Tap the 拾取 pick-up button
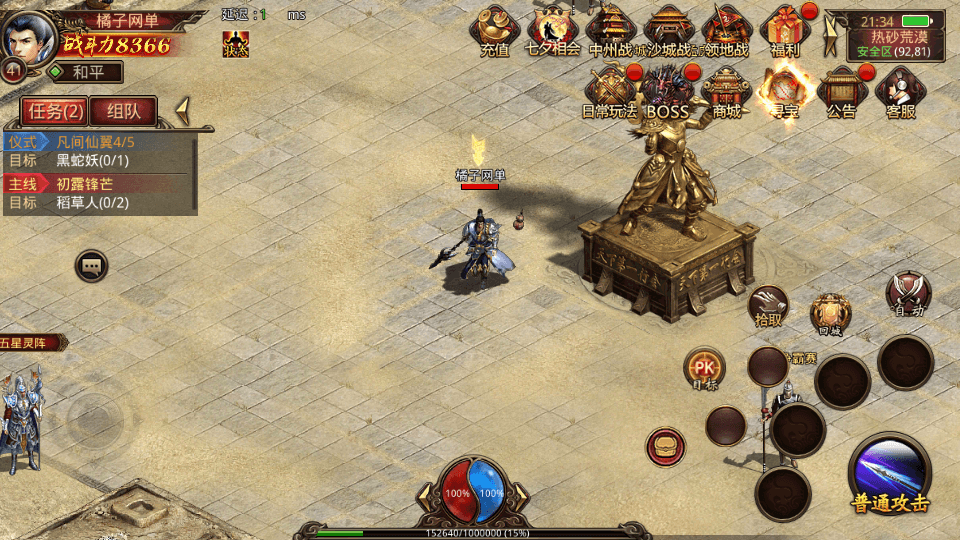This screenshot has height=540, width=960. pos(769,305)
